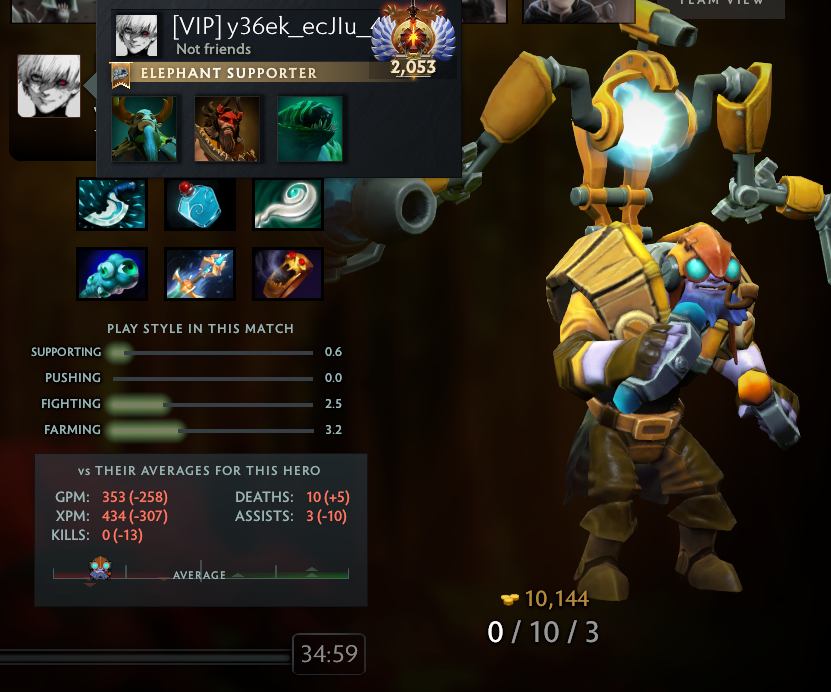The height and width of the screenshot is (692, 831).
Task: Click the player's anime avatar portrait
Action: 49,86
